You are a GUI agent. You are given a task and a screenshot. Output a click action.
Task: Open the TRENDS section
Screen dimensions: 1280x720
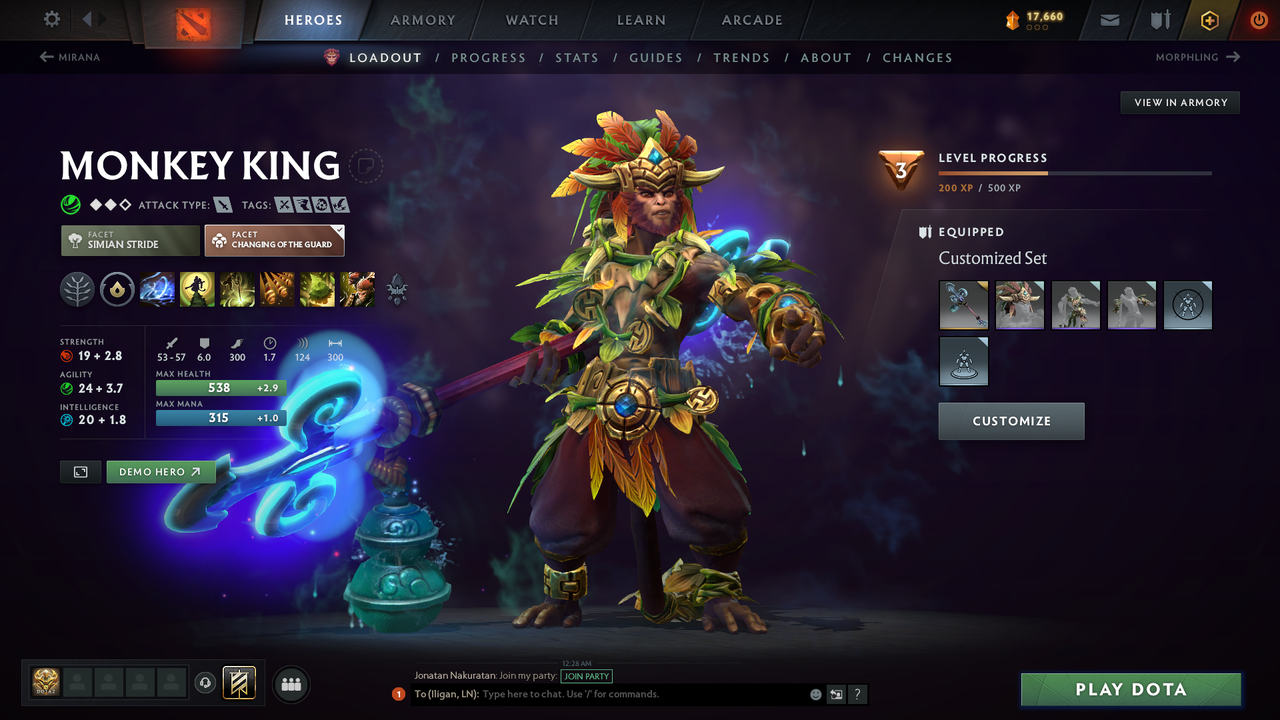(741, 57)
